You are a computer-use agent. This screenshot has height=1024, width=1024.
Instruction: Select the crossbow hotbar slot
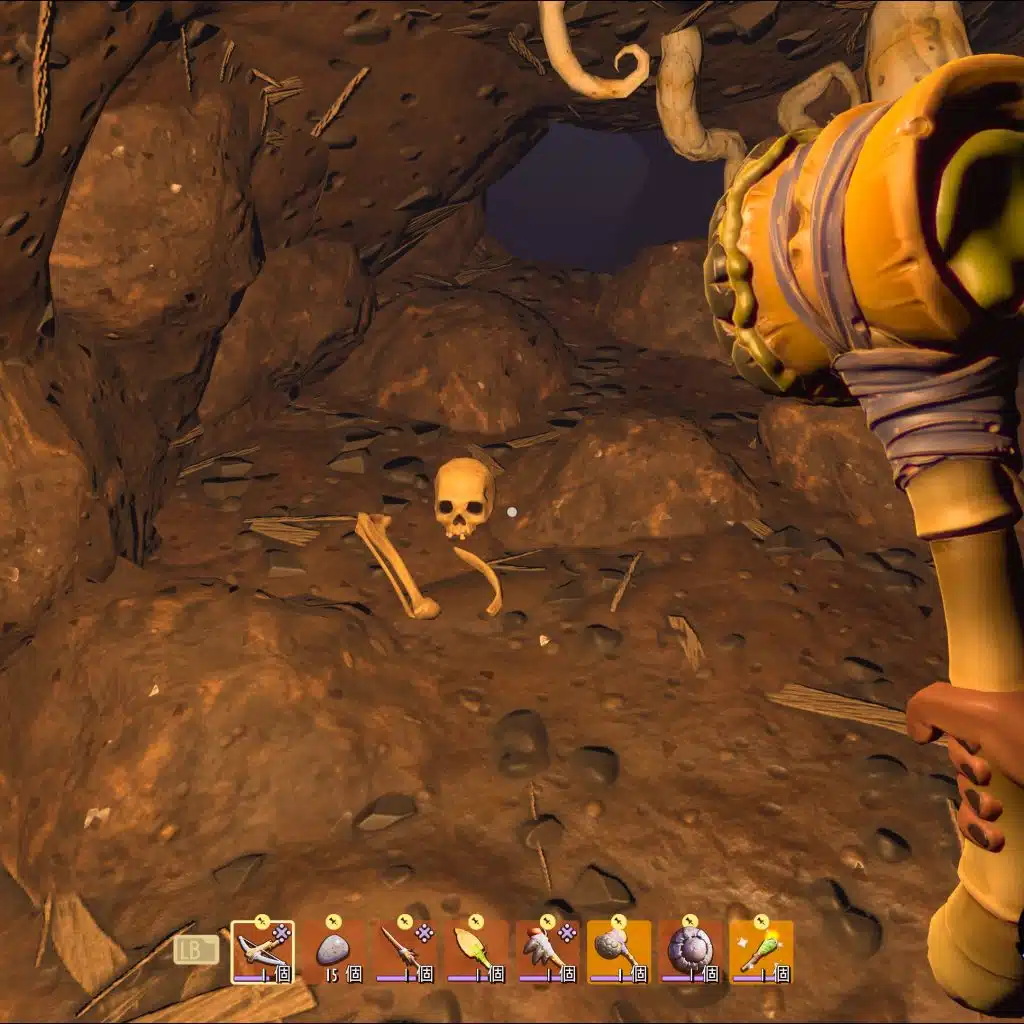click(262, 951)
